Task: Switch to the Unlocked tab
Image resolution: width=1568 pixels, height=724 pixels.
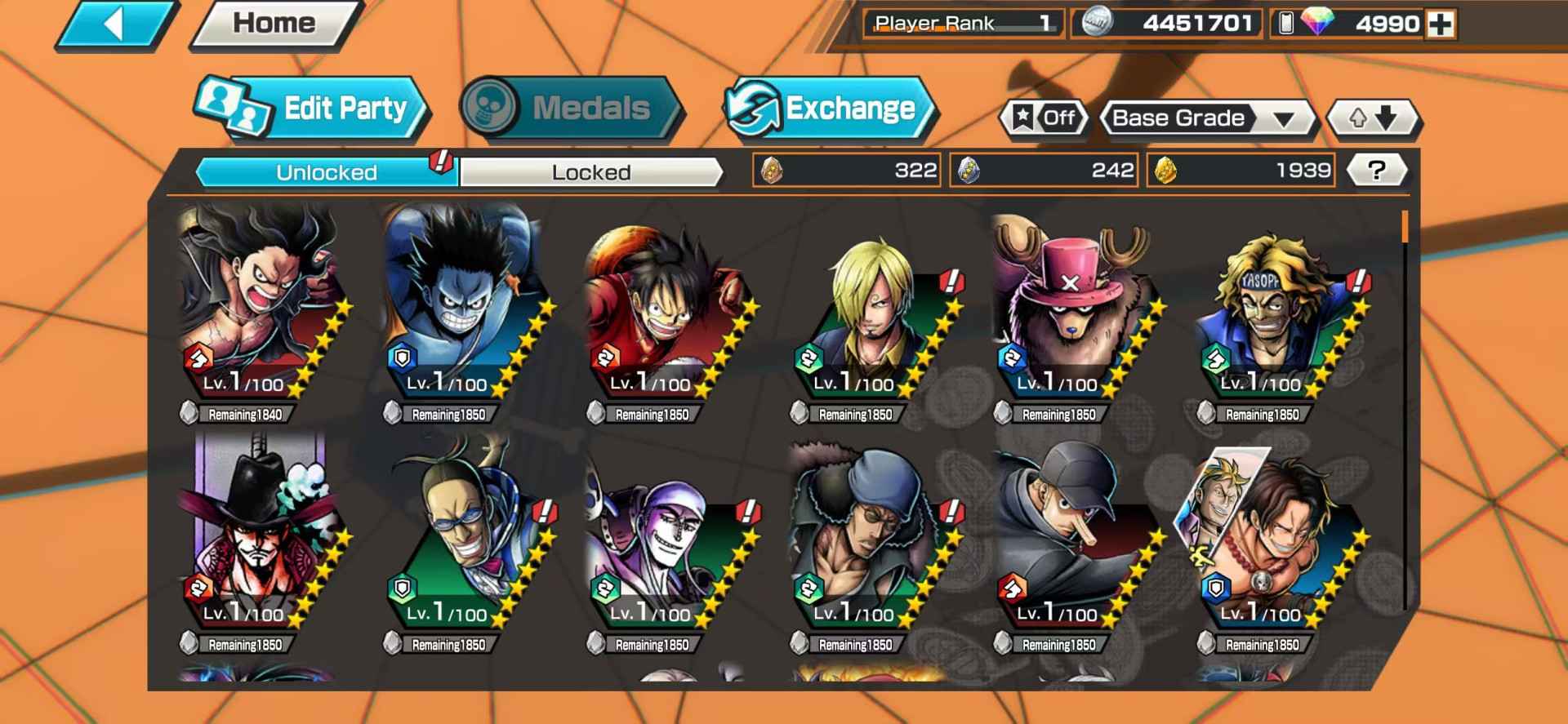Action: click(x=326, y=172)
